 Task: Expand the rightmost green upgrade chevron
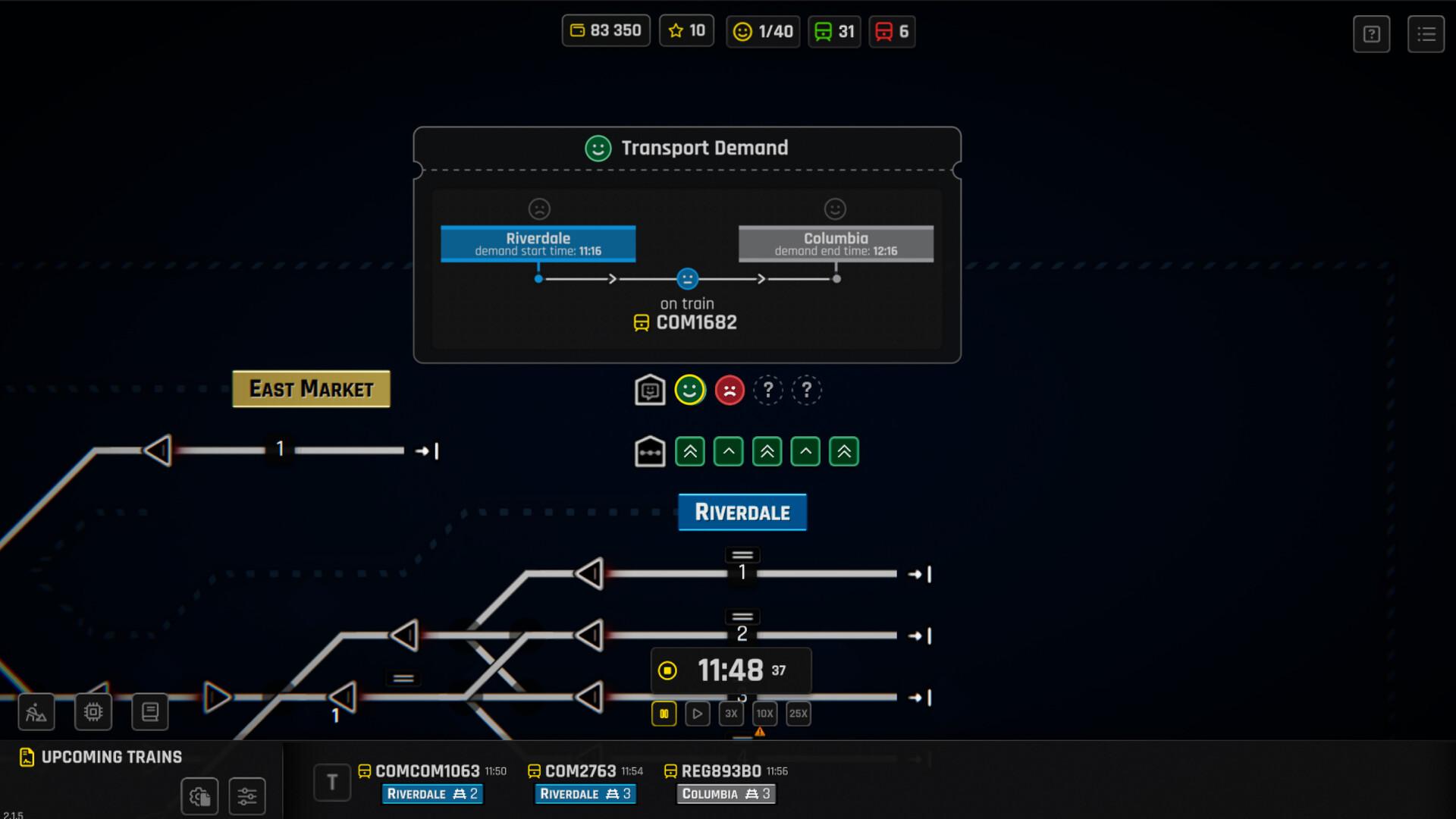tap(844, 450)
